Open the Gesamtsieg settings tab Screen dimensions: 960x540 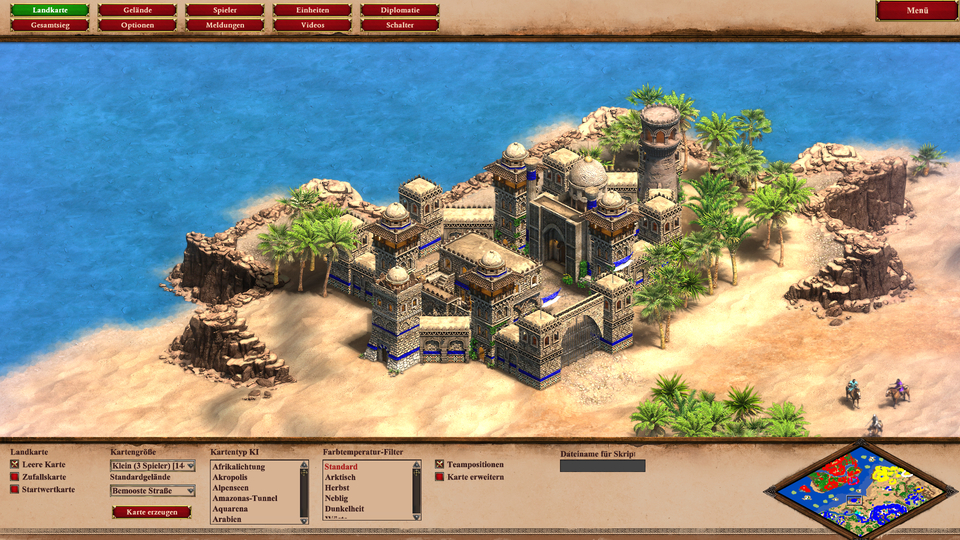tap(50, 25)
